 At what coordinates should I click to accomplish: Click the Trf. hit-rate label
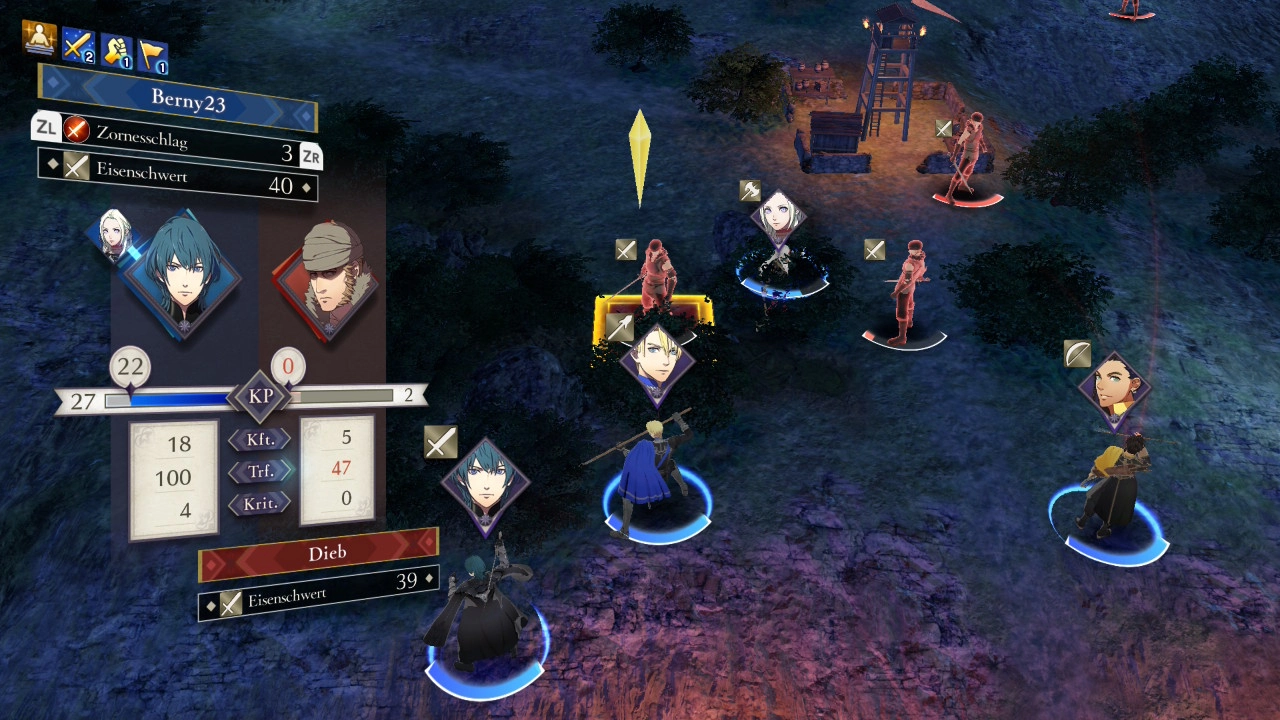click(260, 470)
